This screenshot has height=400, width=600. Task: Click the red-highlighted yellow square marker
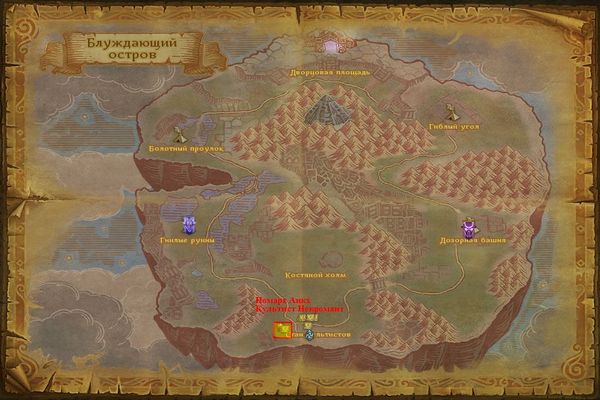tap(283, 331)
